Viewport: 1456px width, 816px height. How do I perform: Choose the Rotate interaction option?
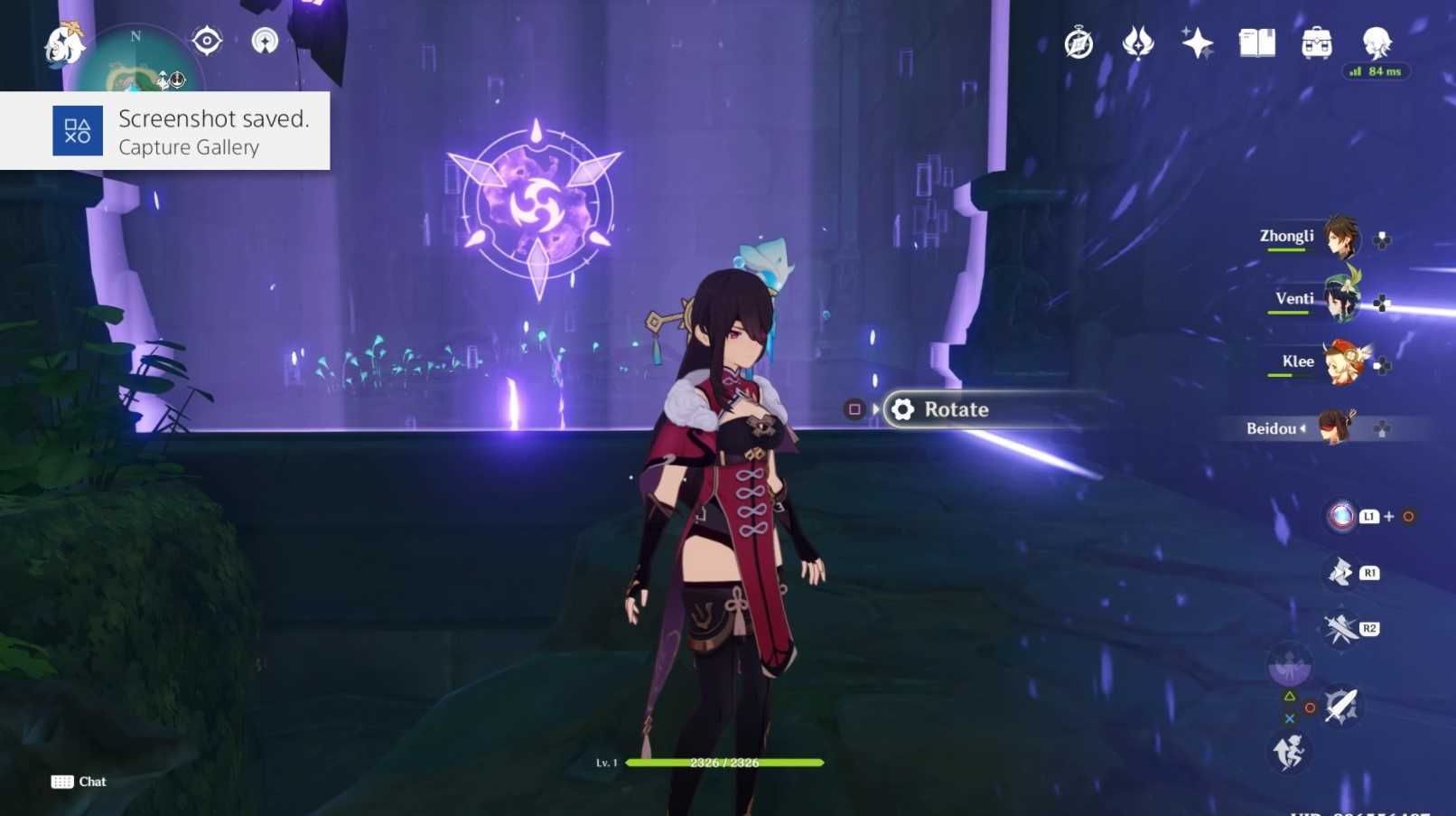pyautogui.click(x=956, y=409)
